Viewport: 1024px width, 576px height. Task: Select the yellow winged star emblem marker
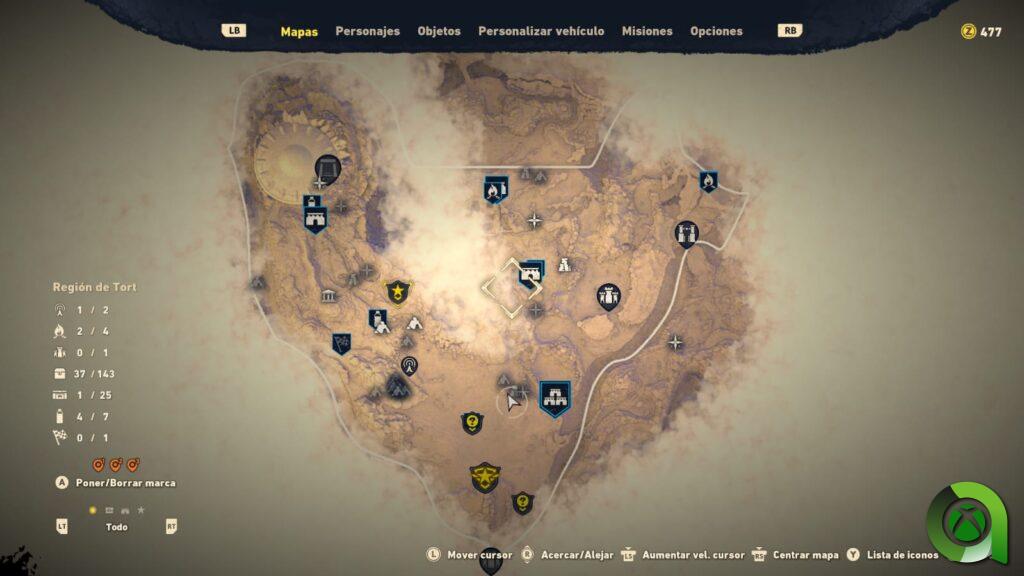(485, 476)
